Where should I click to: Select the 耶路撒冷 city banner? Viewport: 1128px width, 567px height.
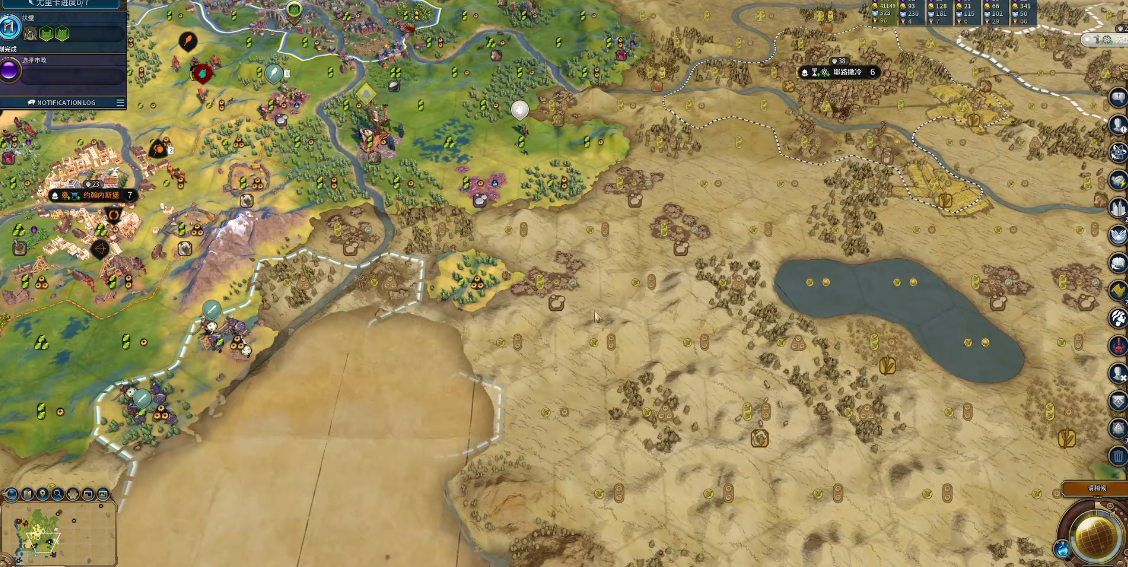(x=840, y=72)
